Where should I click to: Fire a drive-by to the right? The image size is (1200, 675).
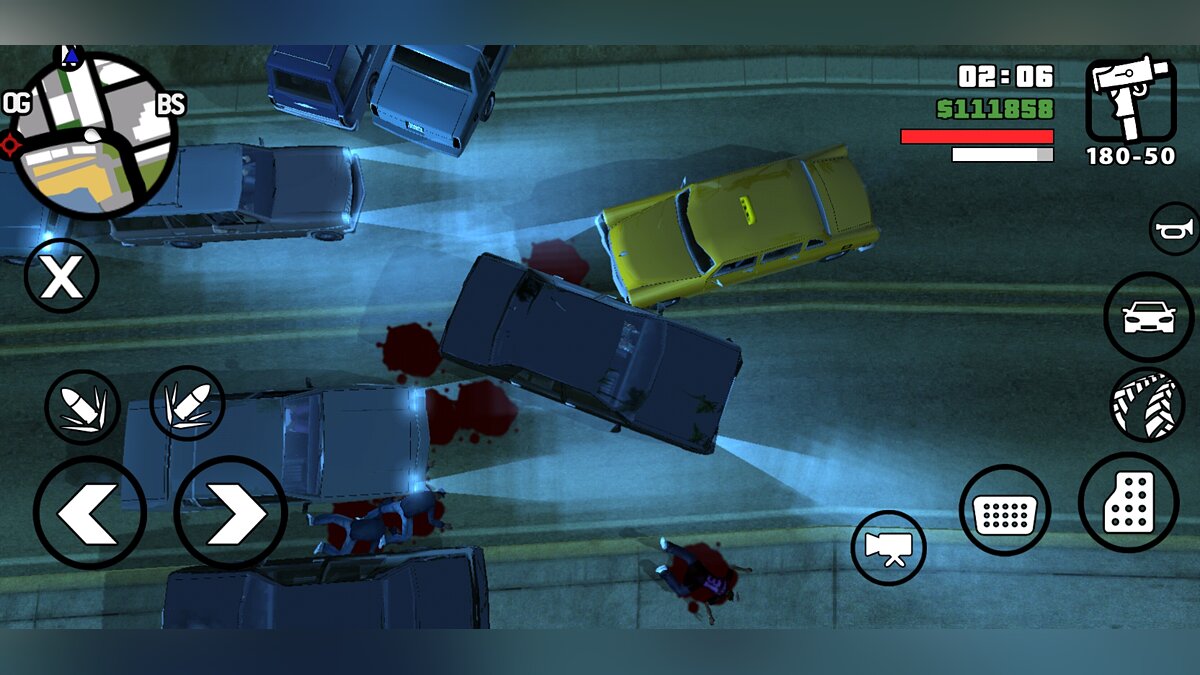point(187,403)
